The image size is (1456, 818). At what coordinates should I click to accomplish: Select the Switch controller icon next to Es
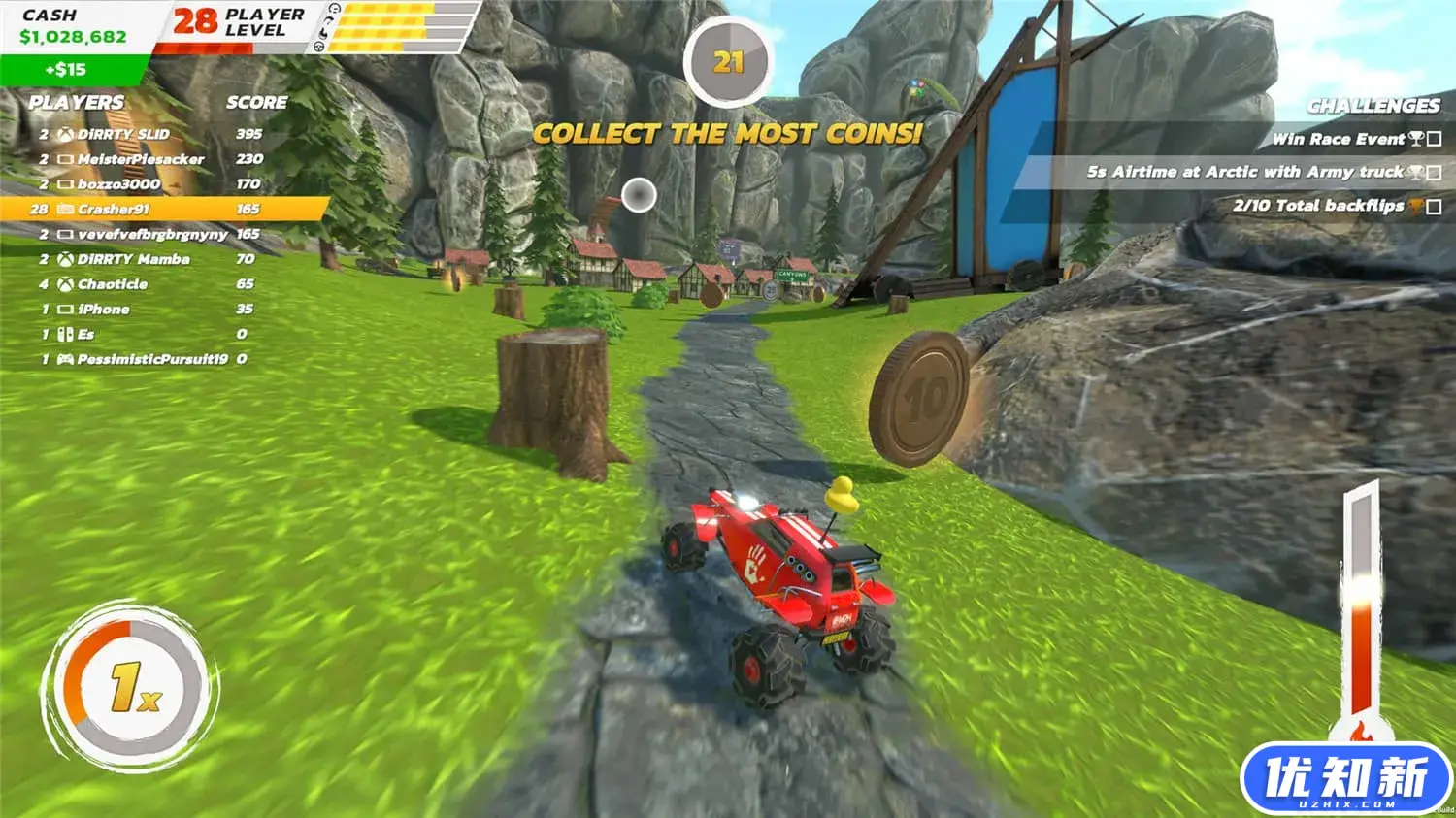tap(65, 334)
